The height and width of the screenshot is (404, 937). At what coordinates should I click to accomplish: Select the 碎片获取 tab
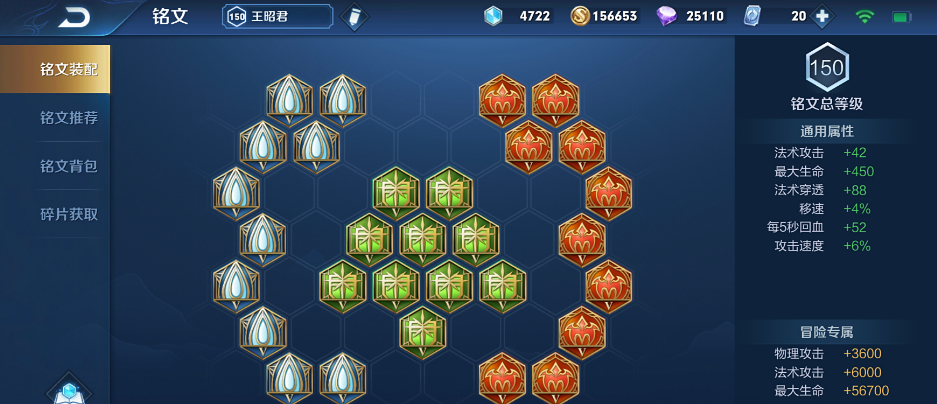68,214
